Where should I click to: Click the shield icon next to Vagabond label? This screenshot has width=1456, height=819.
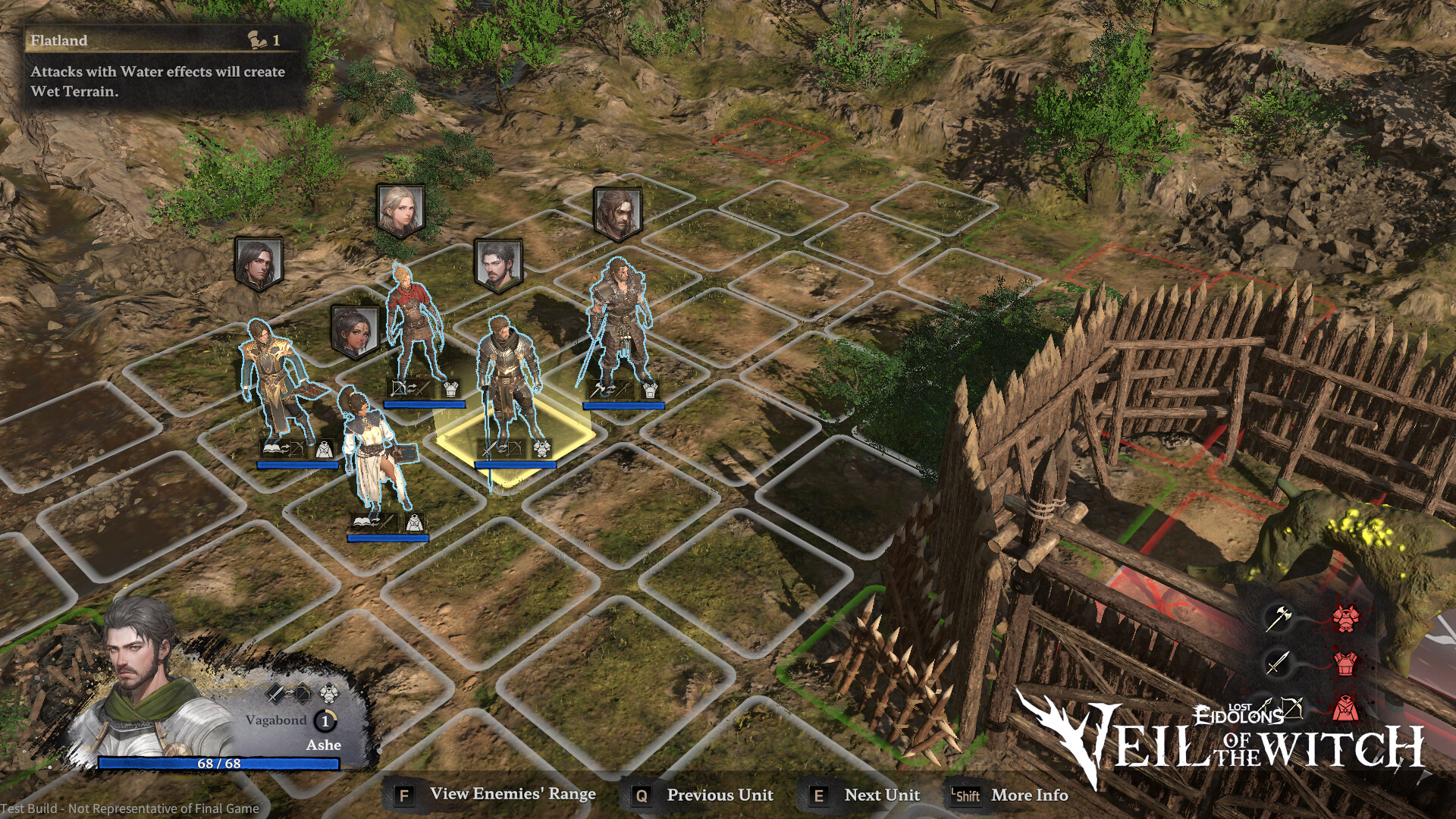tap(330, 692)
